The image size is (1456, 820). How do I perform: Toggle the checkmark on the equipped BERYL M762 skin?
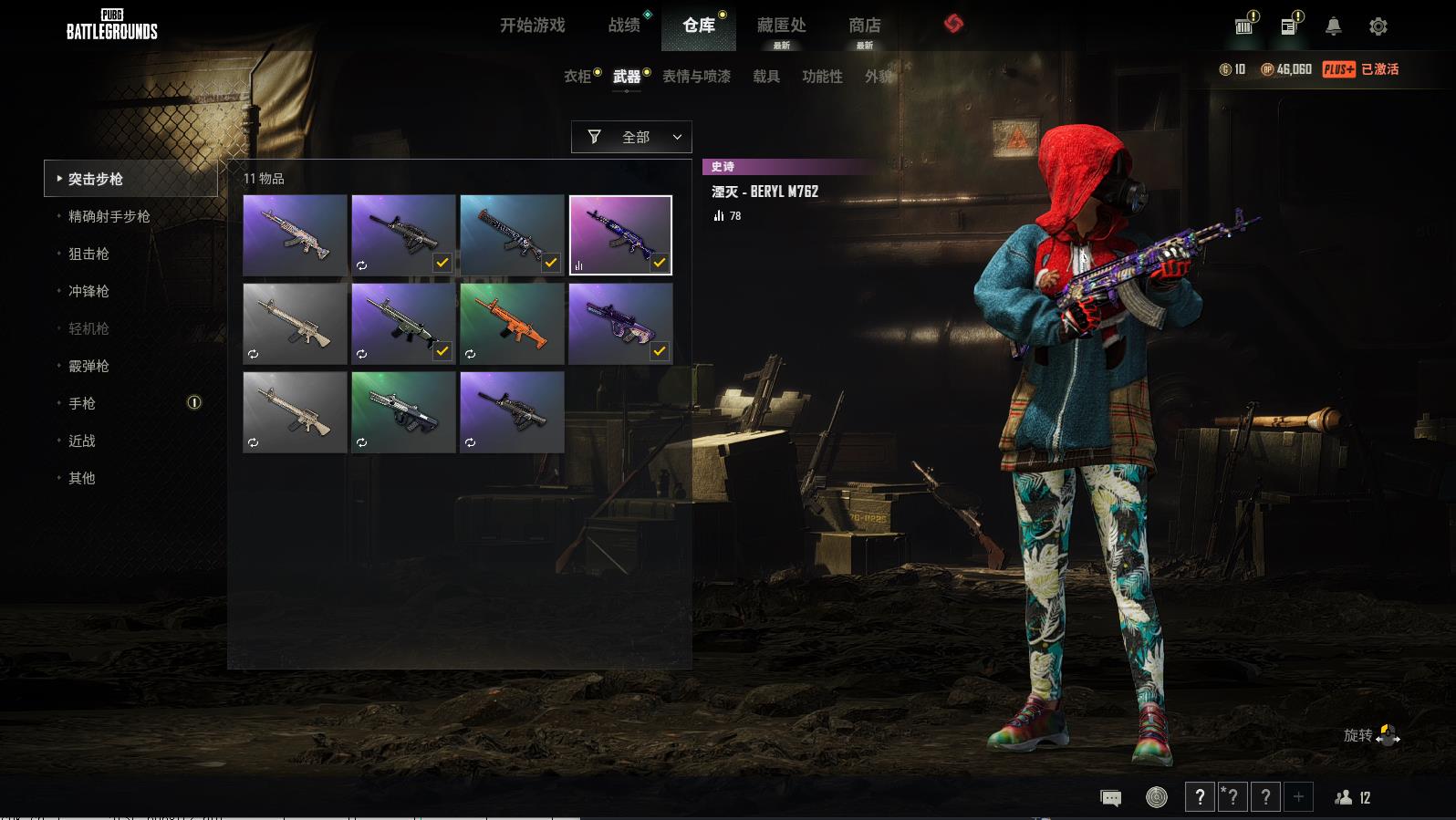pyautogui.click(x=658, y=264)
